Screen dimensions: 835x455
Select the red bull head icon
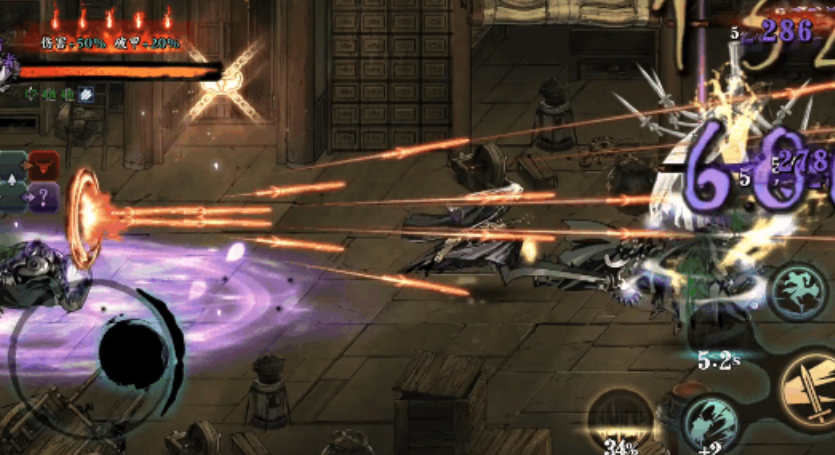pos(45,164)
